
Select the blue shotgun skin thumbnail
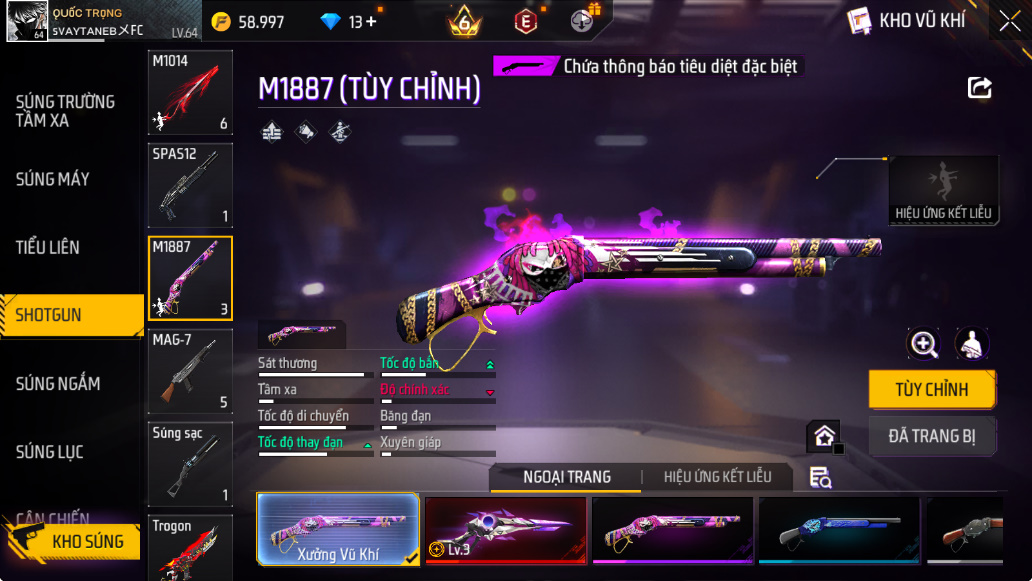click(x=838, y=529)
